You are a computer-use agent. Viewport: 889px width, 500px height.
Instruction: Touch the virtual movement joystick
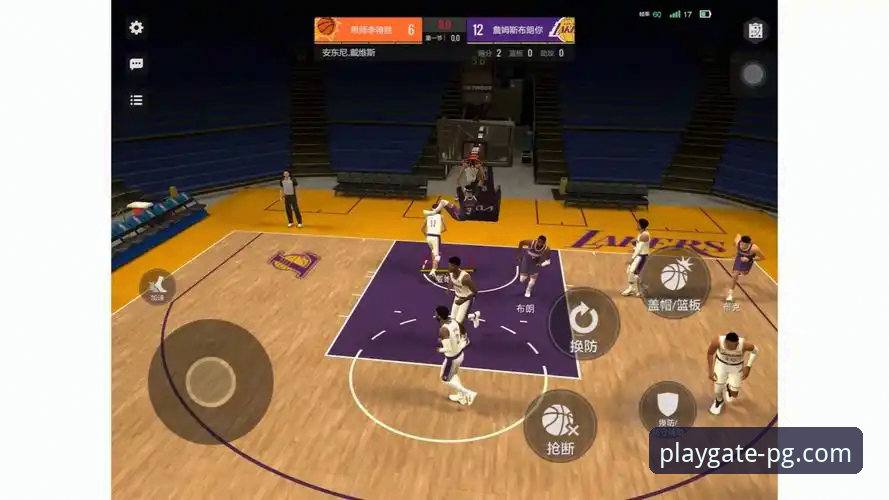pos(210,381)
